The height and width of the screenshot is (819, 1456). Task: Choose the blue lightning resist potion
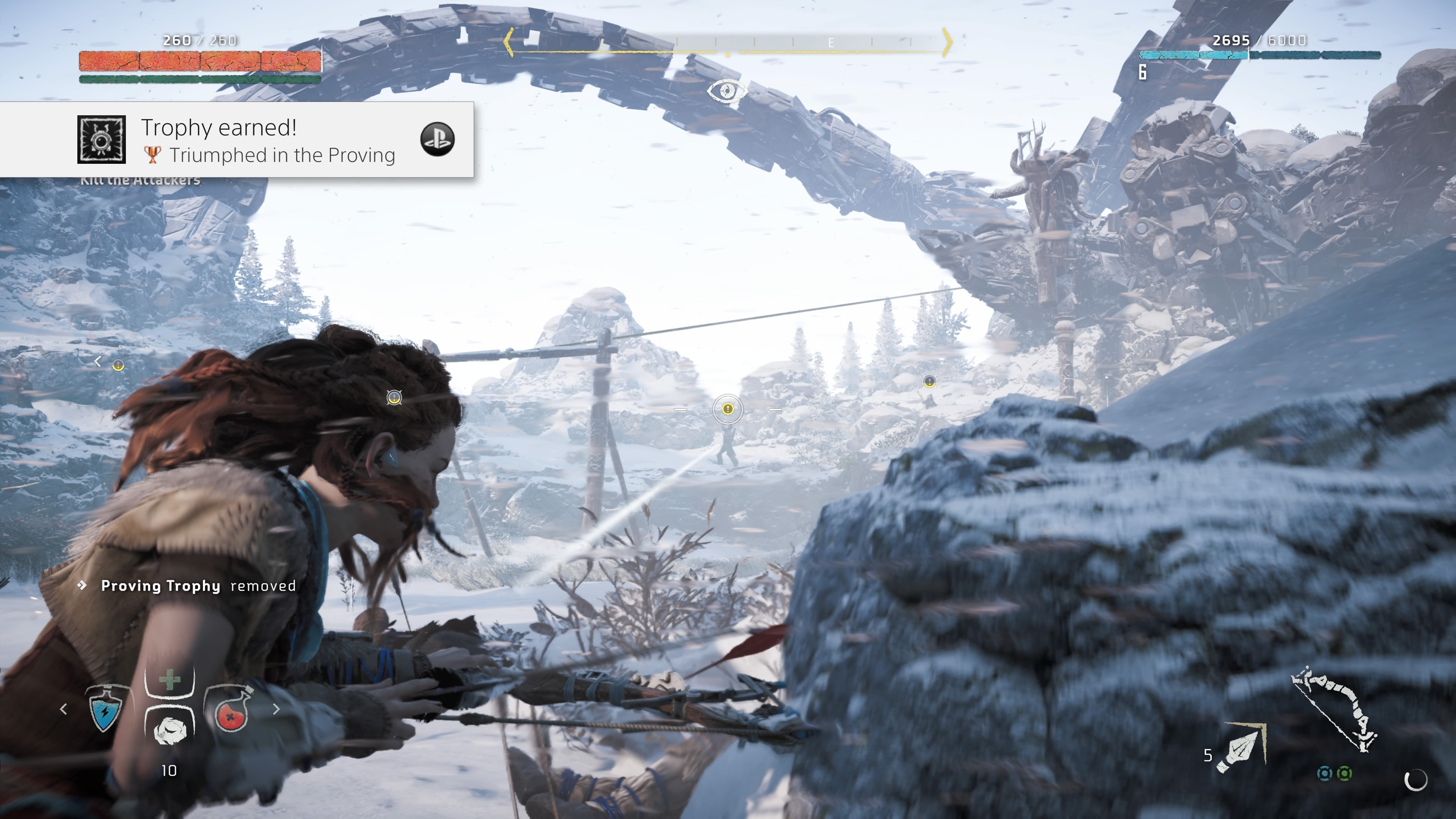105,709
